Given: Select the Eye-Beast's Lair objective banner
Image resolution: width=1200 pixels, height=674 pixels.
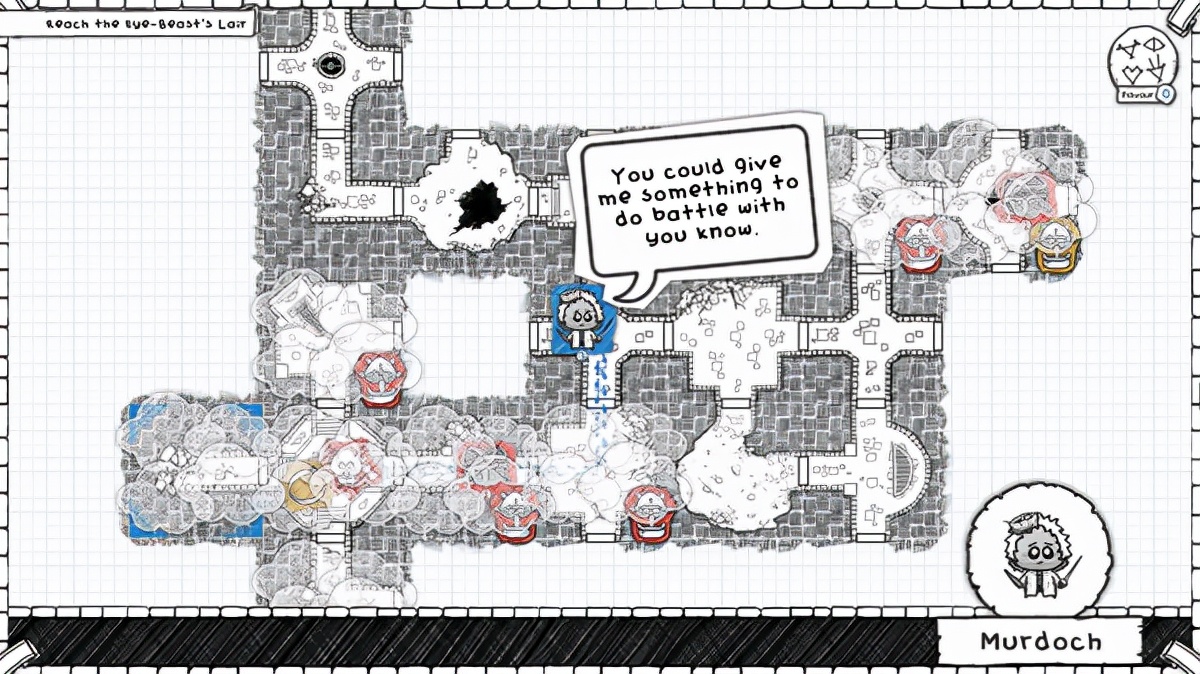Looking at the screenshot, I should [126, 20].
